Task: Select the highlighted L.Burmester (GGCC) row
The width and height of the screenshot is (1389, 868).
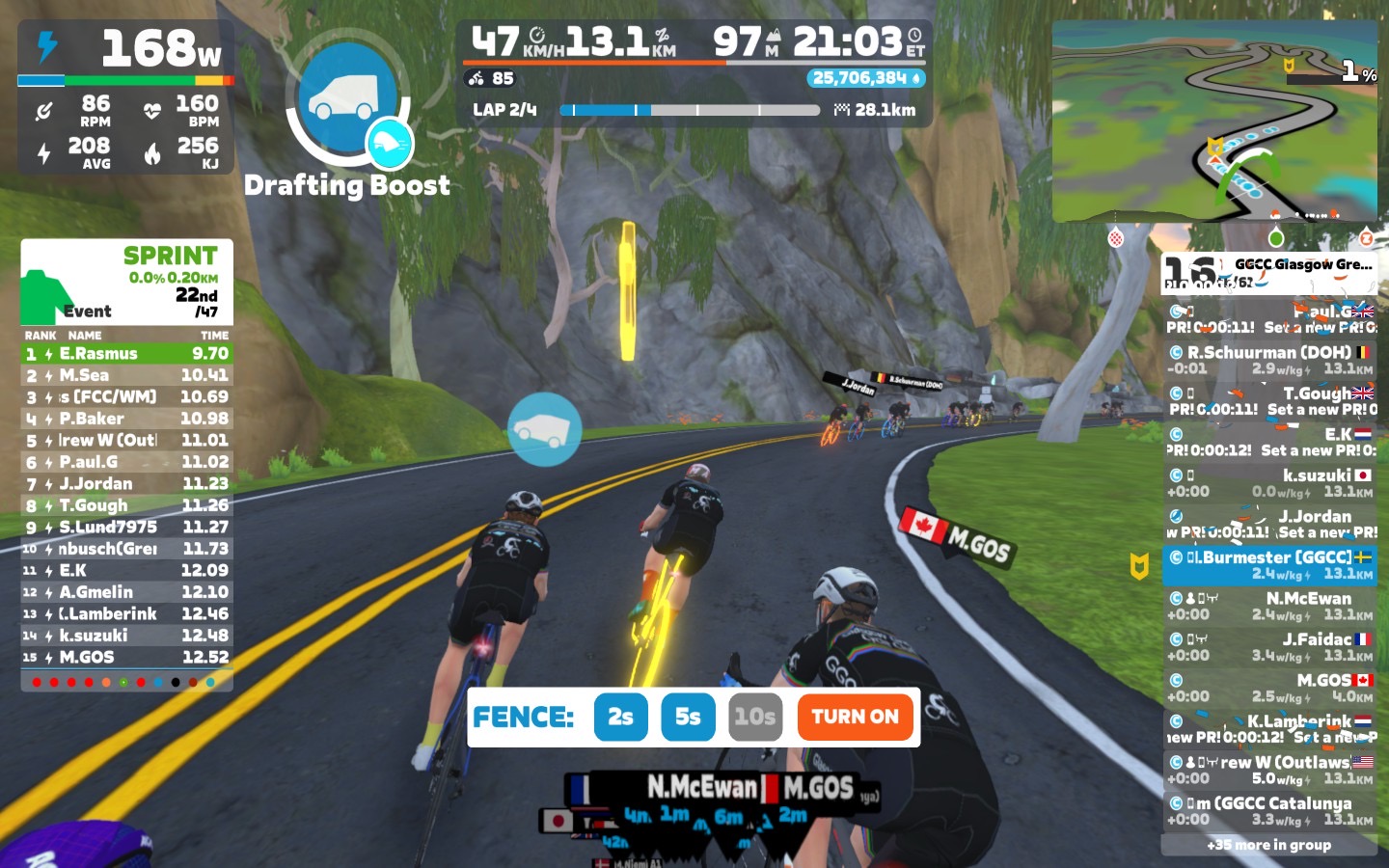Action: click(x=1269, y=565)
